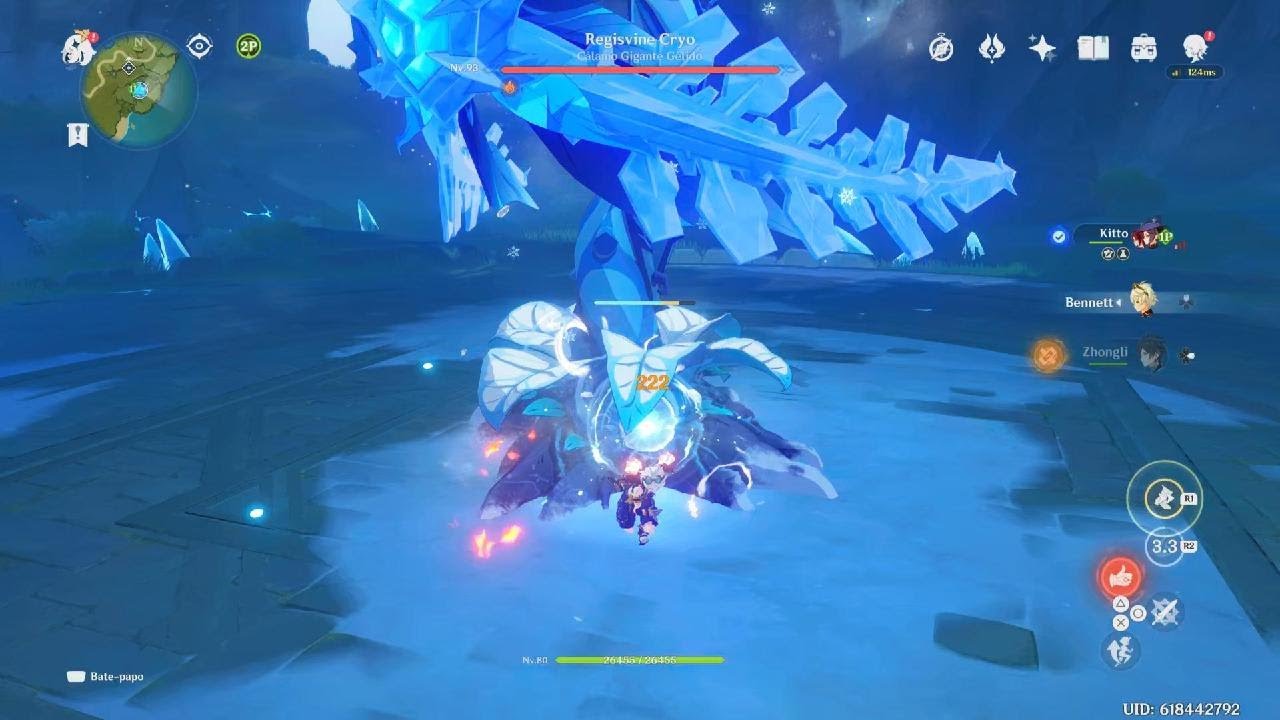Open the winged battle pass icon
The image size is (1280, 720).
coord(991,48)
